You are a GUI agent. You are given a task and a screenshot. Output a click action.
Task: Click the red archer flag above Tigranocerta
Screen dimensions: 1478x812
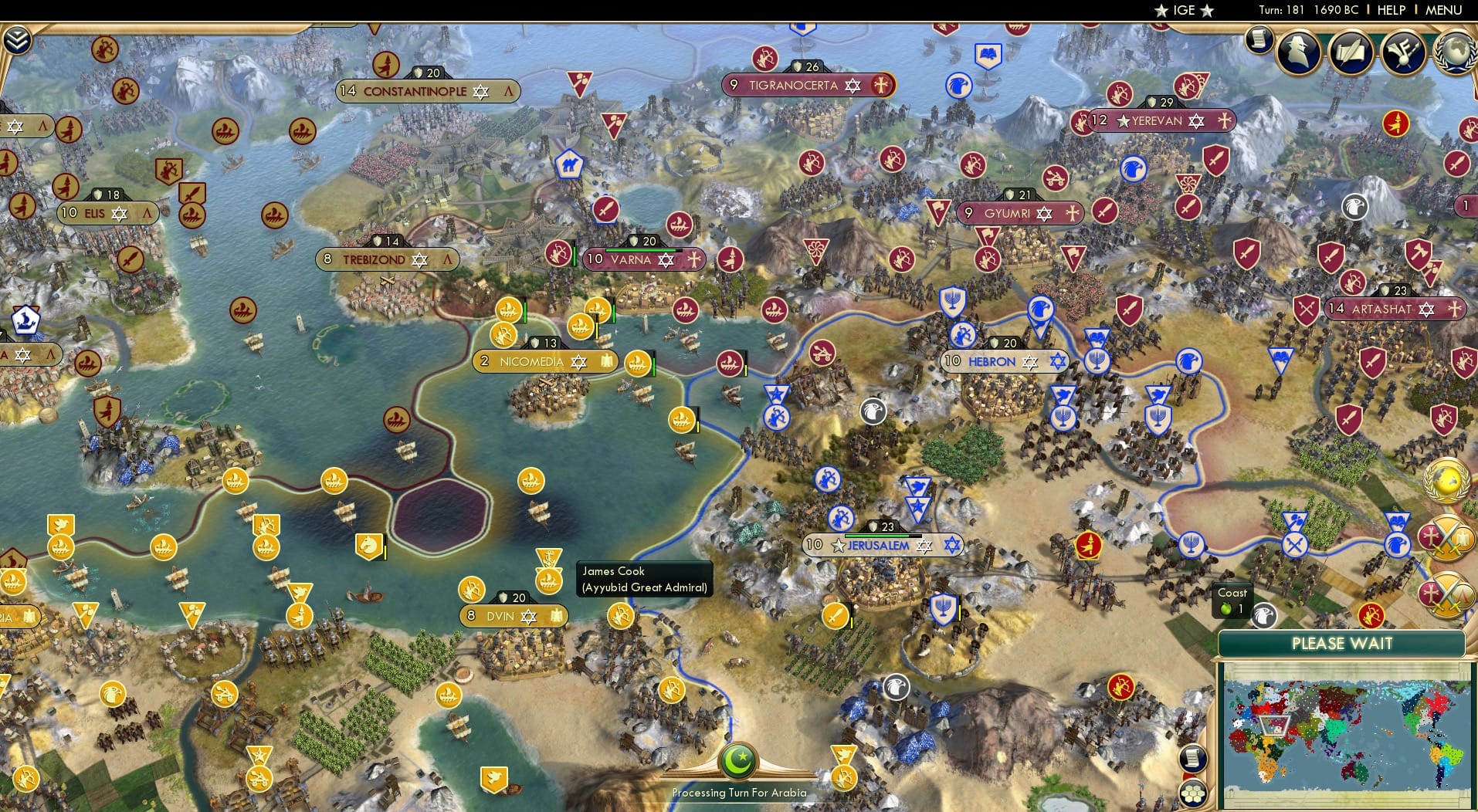(x=767, y=58)
